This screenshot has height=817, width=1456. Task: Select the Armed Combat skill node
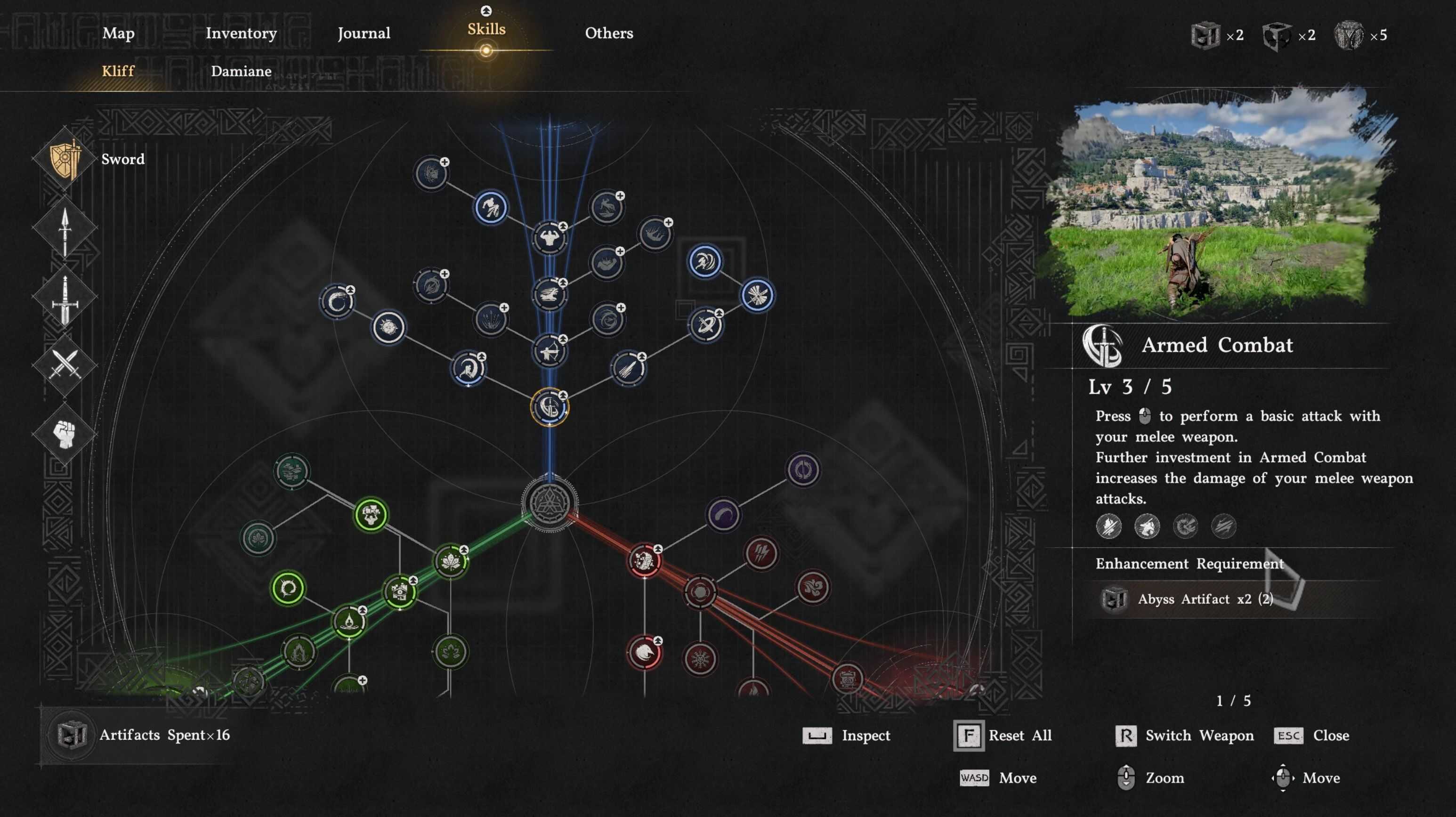(549, 407)
